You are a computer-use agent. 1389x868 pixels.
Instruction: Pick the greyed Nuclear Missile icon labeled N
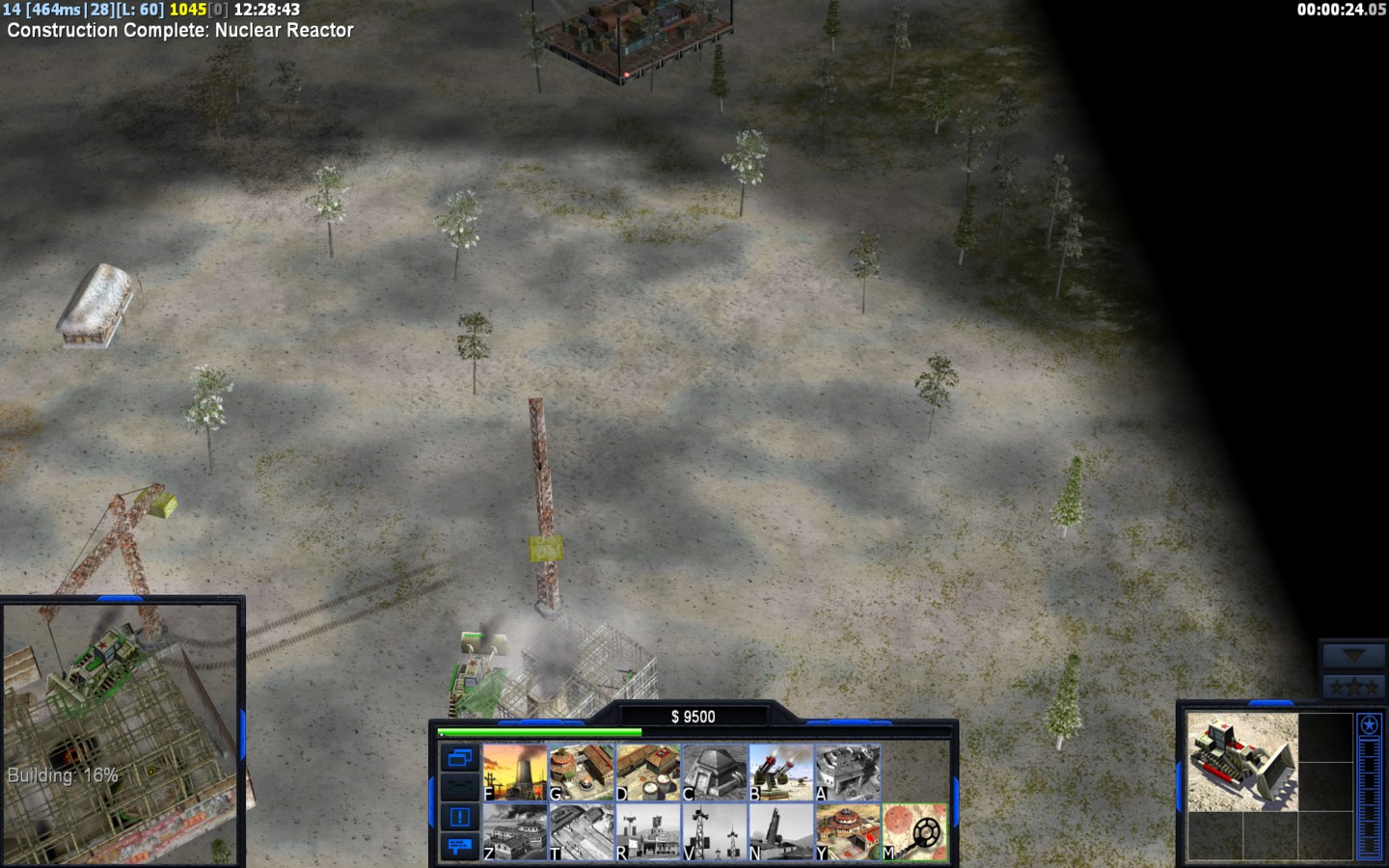click(781, 832)
